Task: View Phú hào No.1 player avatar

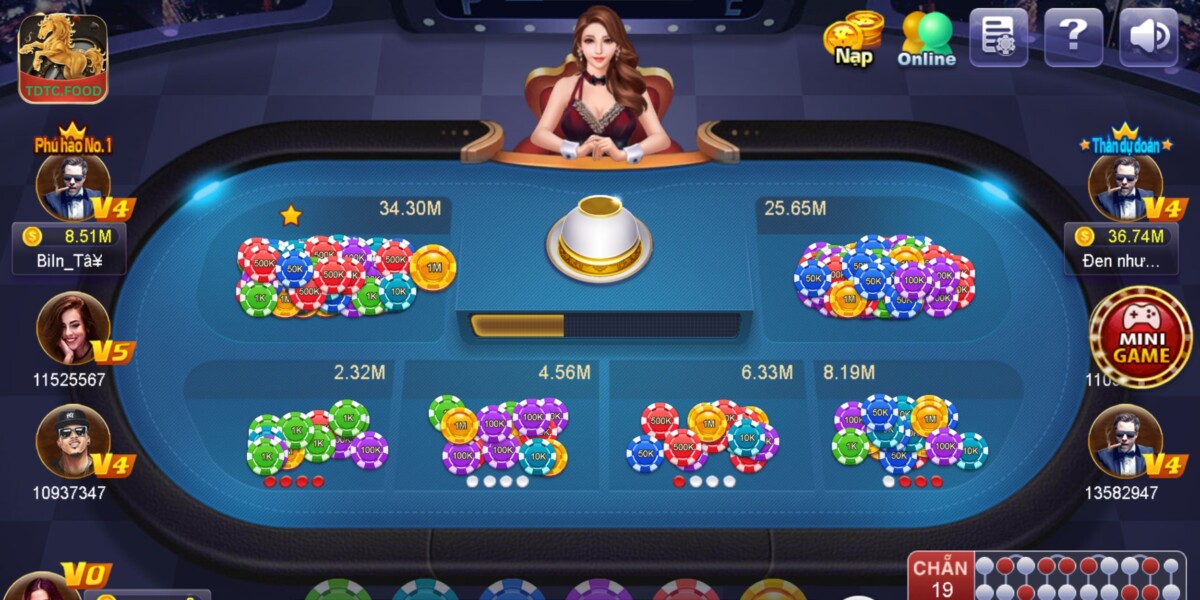Action: click(72, 187)
